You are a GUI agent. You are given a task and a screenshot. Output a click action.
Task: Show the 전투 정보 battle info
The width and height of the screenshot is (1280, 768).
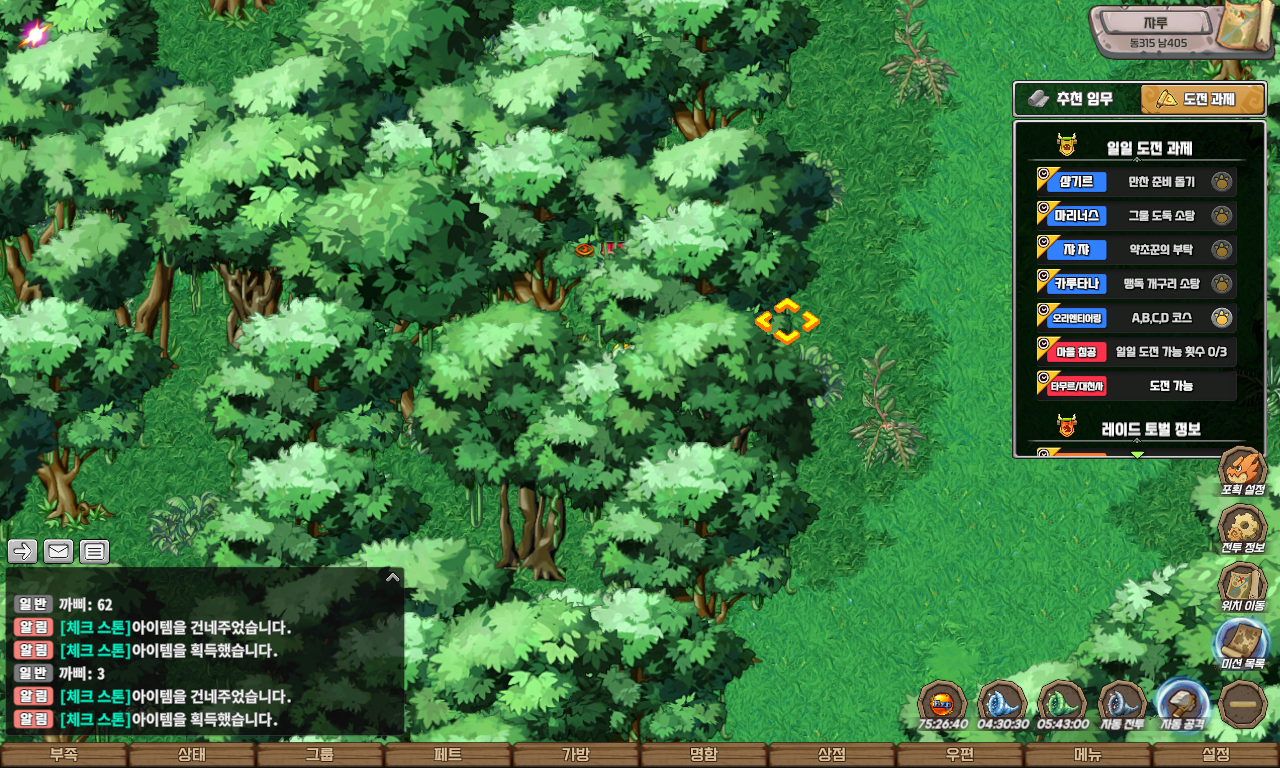1242,530
